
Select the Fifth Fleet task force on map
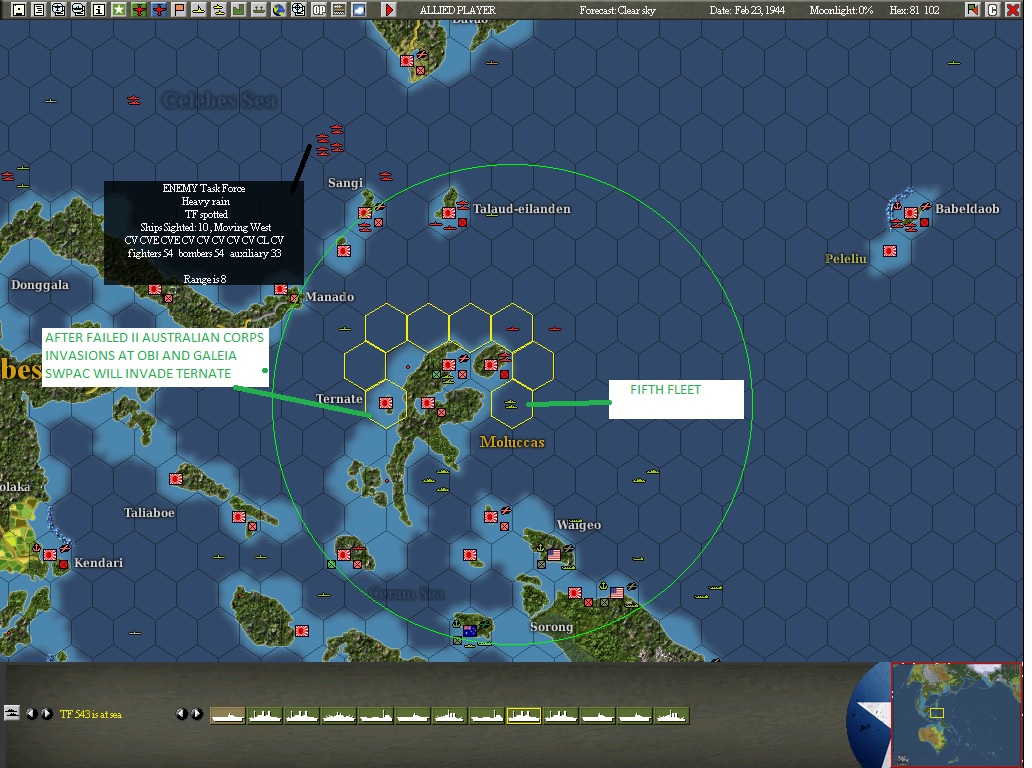coord(512,404)
